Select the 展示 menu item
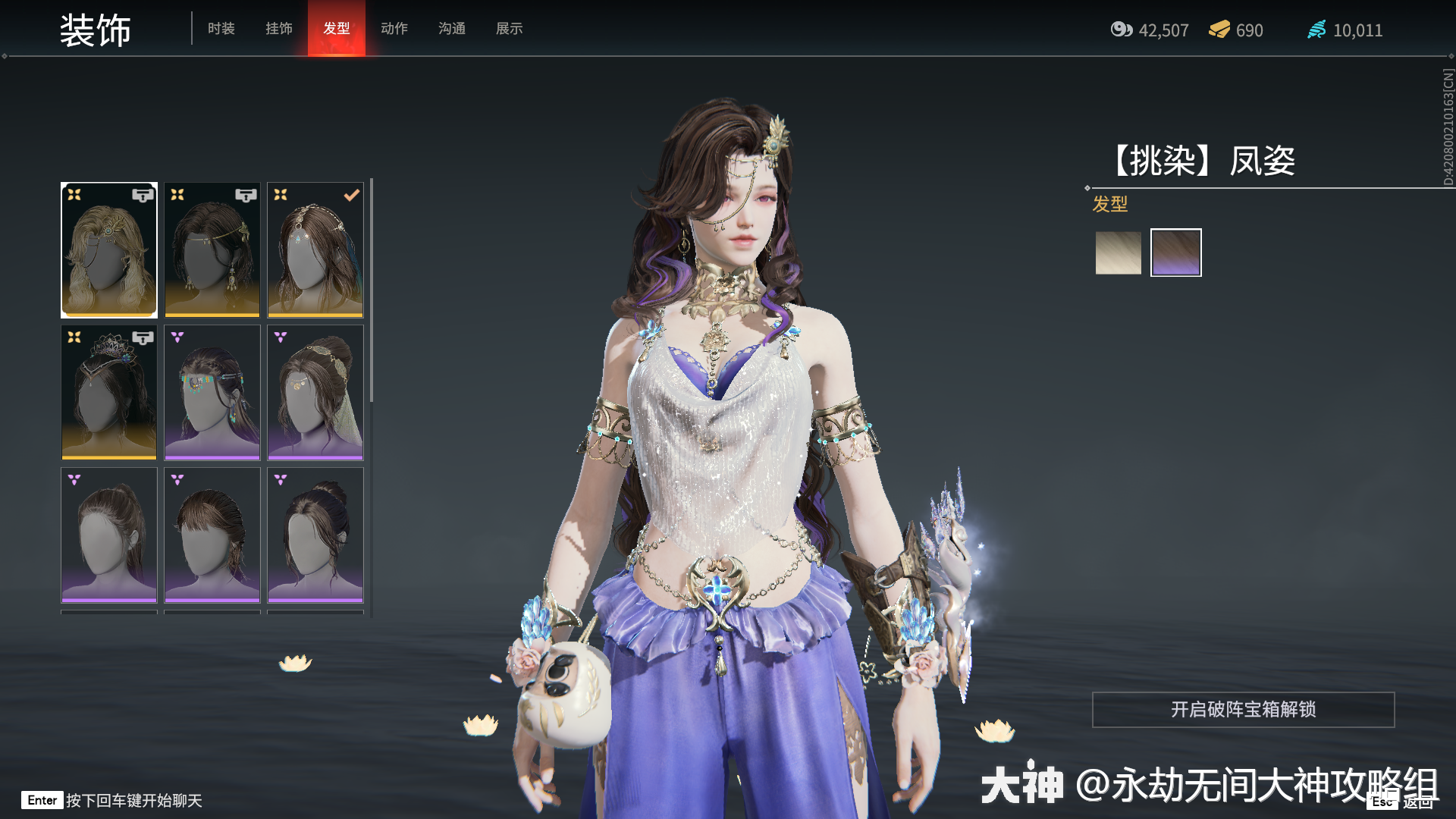The height and width of the screenshot is (819, 1456). pos(509,29)
